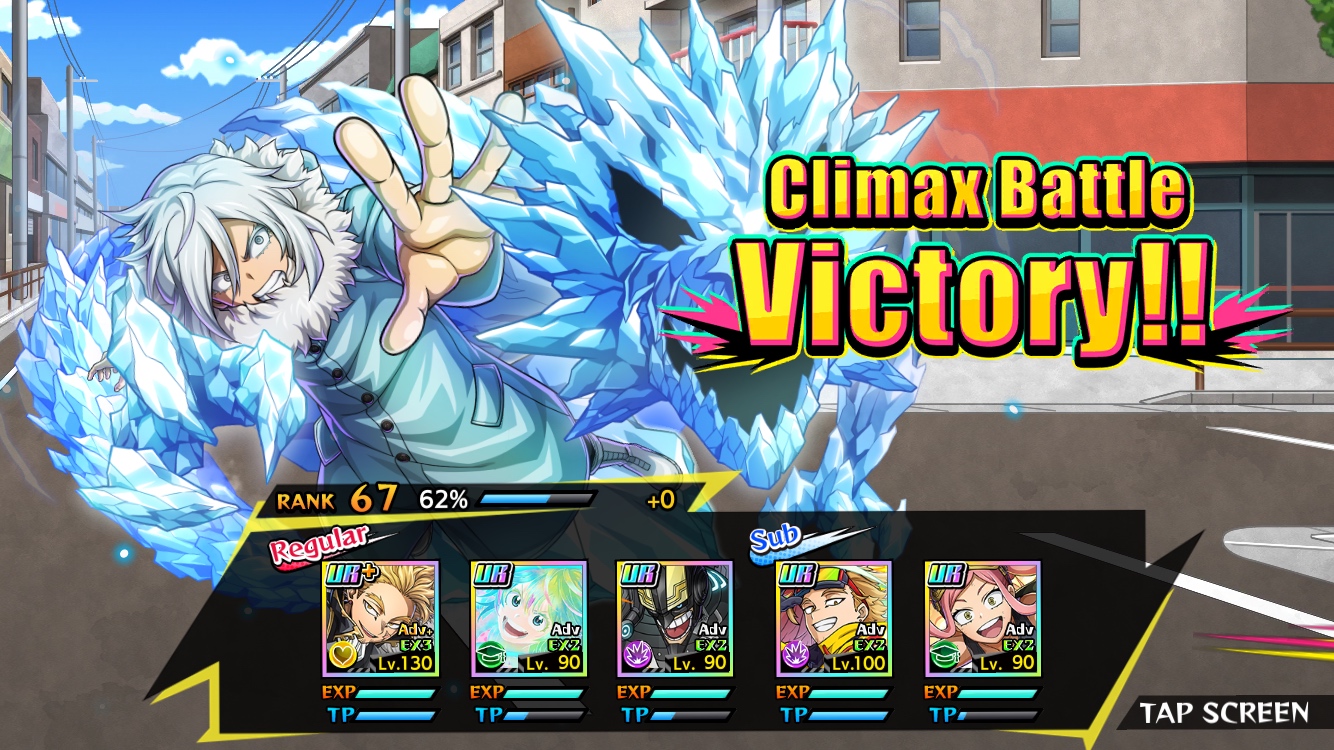
Task: Tap the TAP SCREEN prompt to continue
Action: coord(1224,713)
